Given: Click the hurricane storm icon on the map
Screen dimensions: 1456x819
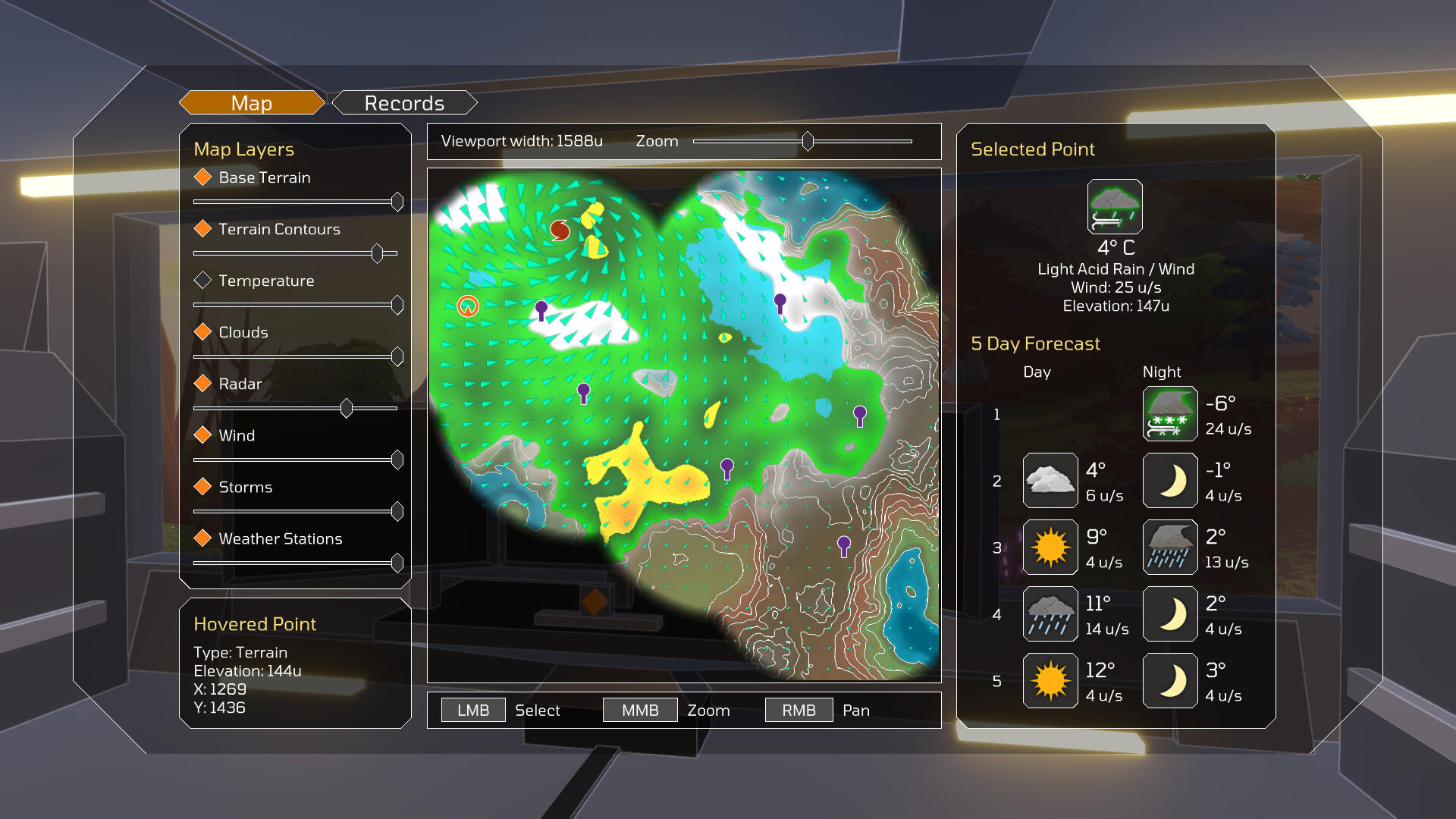Looking at the screenshot, I should click(559, 229).
